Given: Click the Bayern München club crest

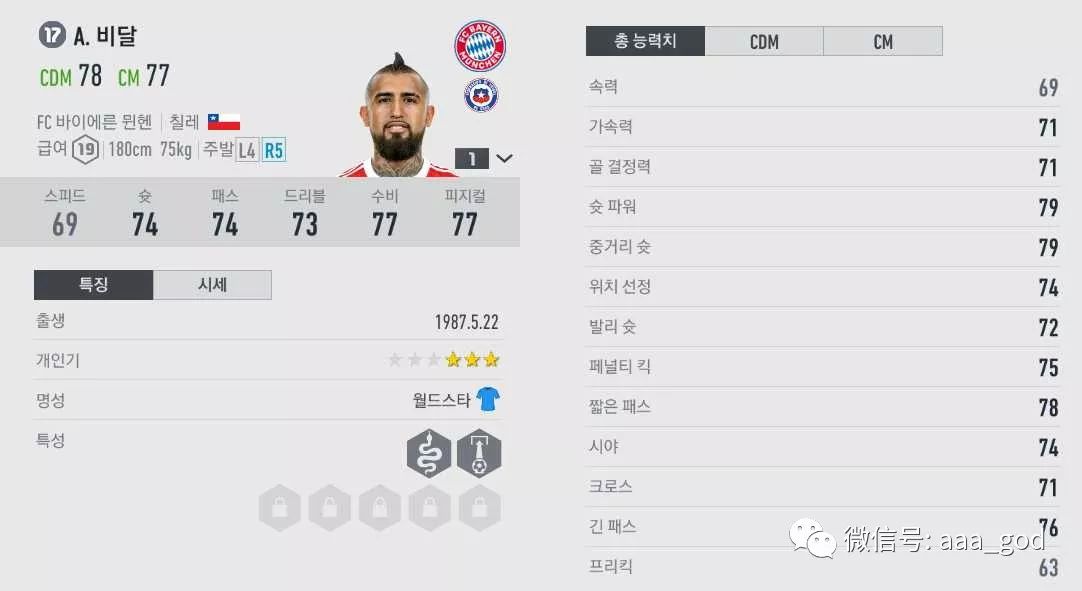Looking at the screenshot, I should point(480,45).
